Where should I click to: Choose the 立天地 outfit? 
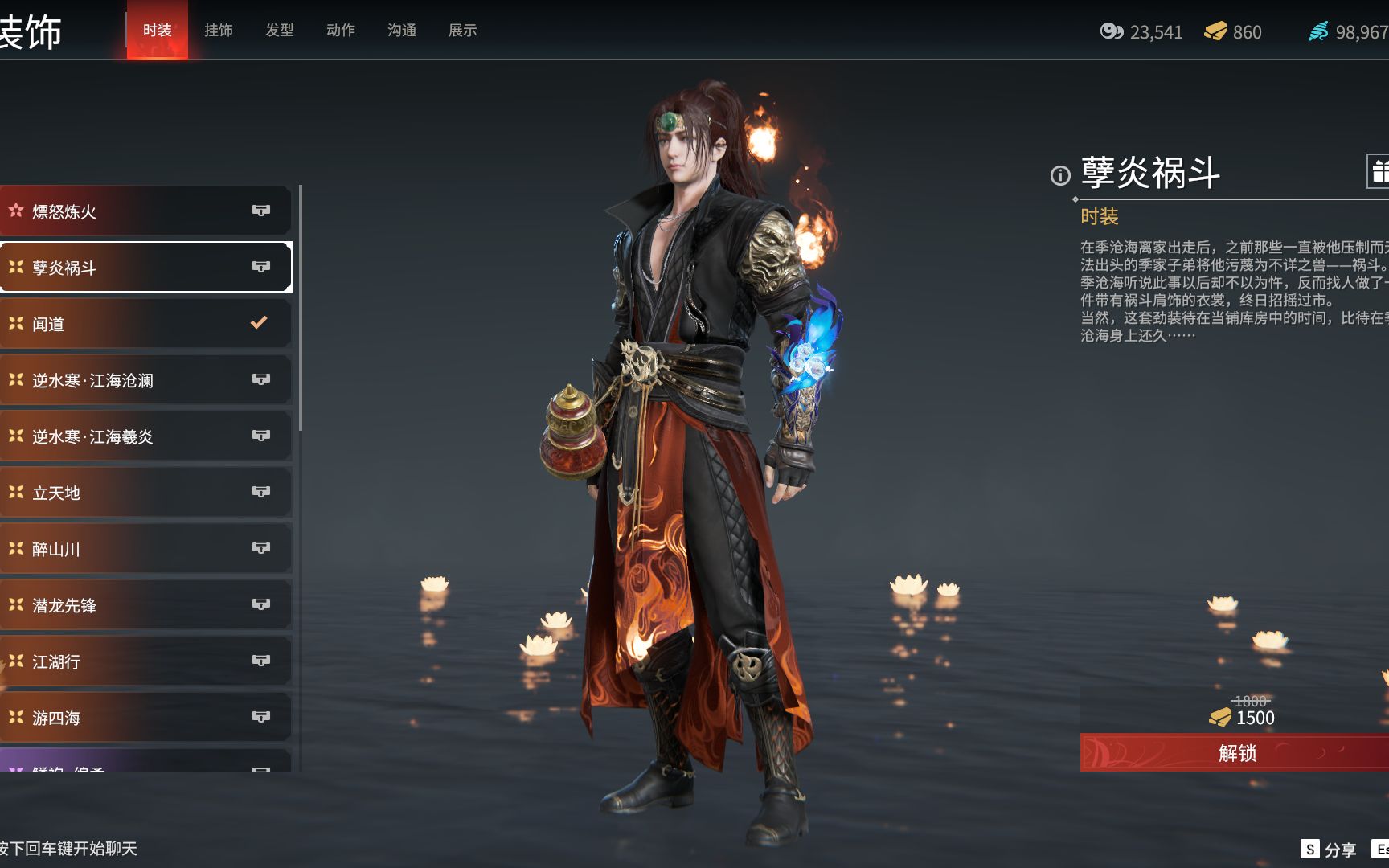145,493
